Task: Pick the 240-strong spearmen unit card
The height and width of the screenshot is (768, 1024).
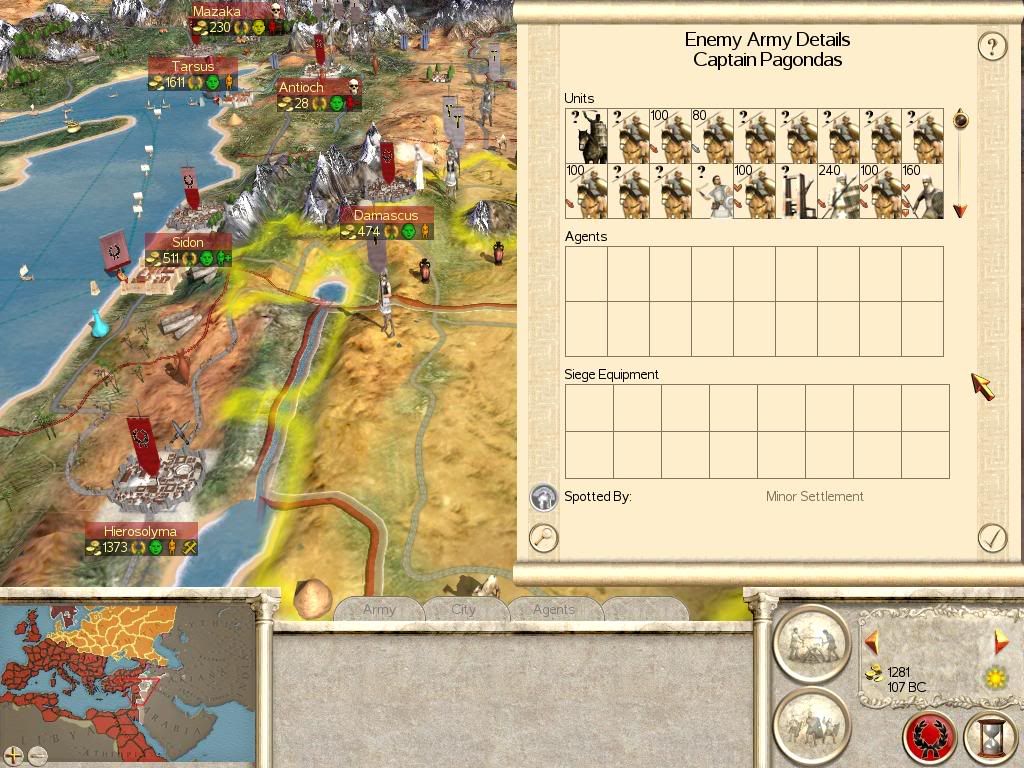Action: click(x=838, y=191)
